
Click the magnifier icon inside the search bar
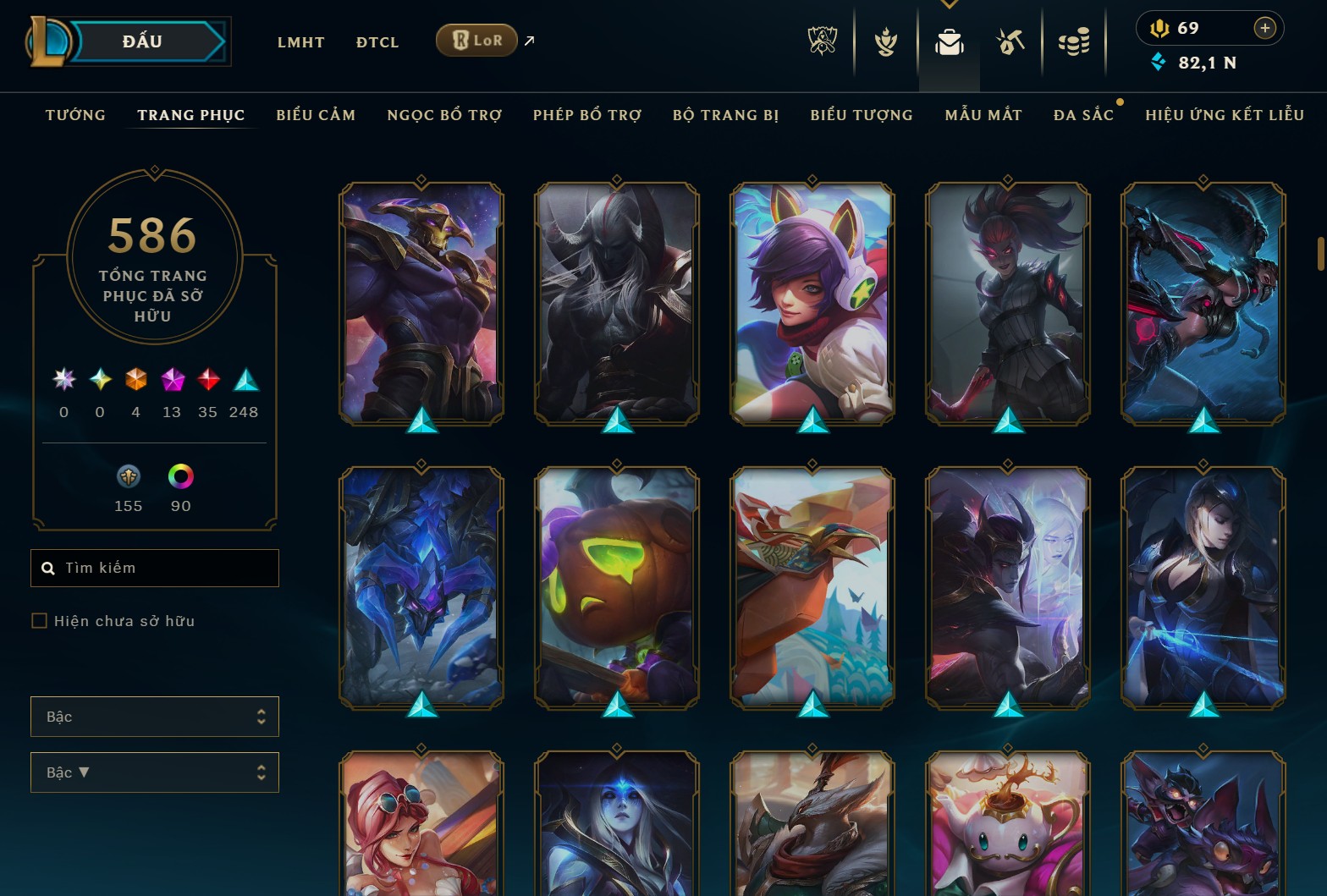tap(47, 568)
